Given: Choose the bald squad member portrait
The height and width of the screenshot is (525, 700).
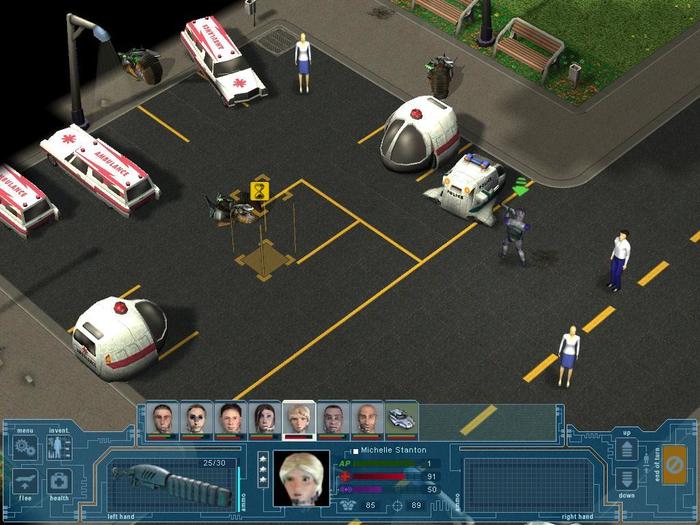Looking at the screenshot, I should tap(367, 418).
